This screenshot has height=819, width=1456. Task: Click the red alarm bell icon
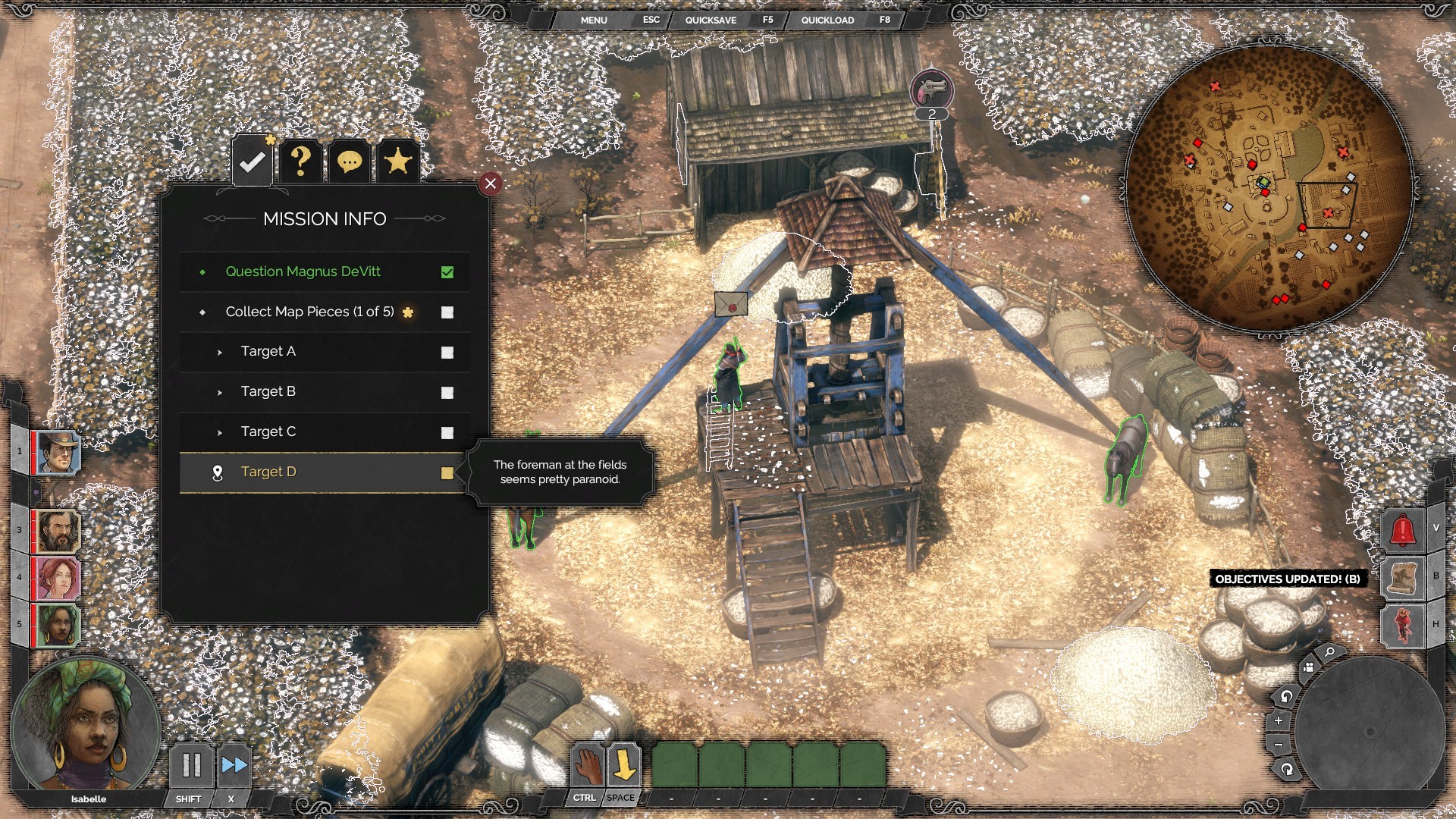1402,530
